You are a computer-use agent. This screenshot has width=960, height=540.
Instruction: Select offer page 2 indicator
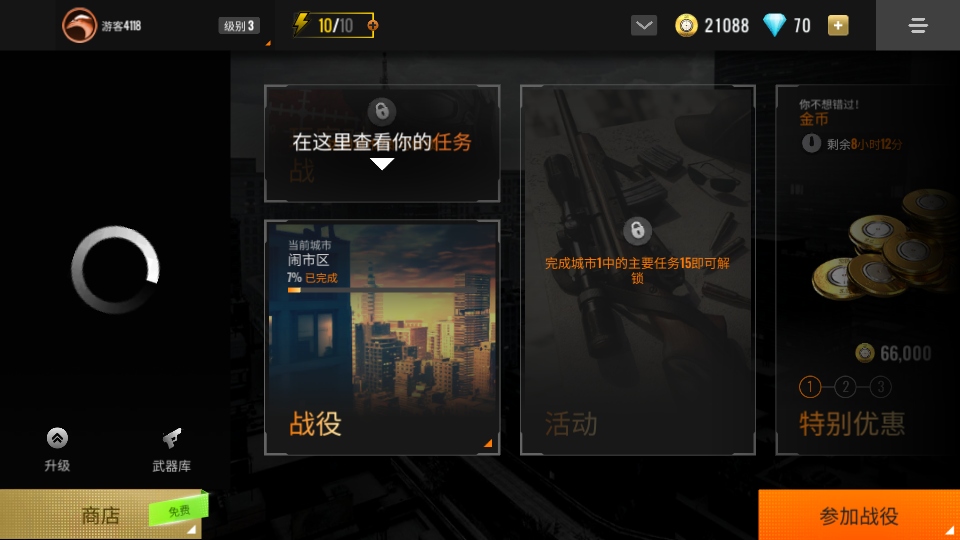tap(845, 387)
